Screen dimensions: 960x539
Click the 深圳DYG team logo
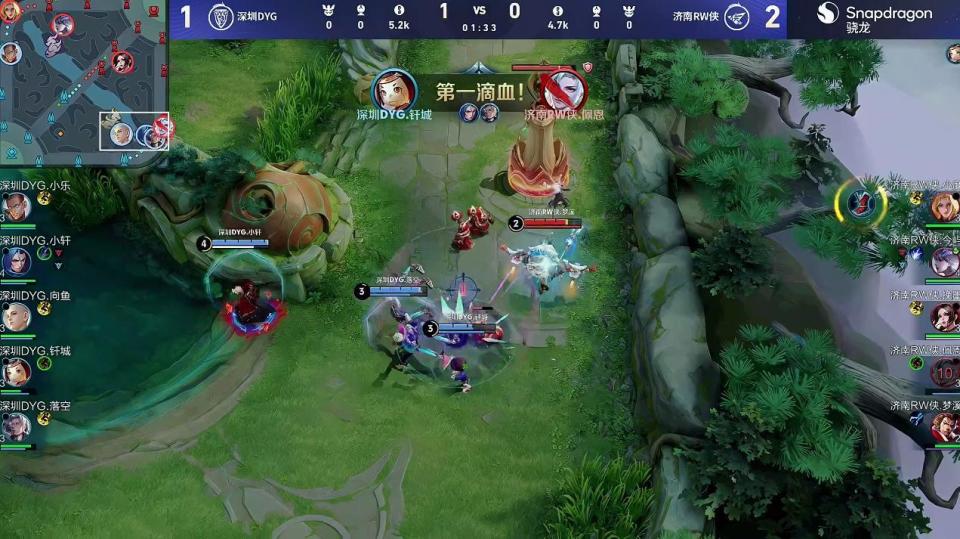tap(220, 16)
